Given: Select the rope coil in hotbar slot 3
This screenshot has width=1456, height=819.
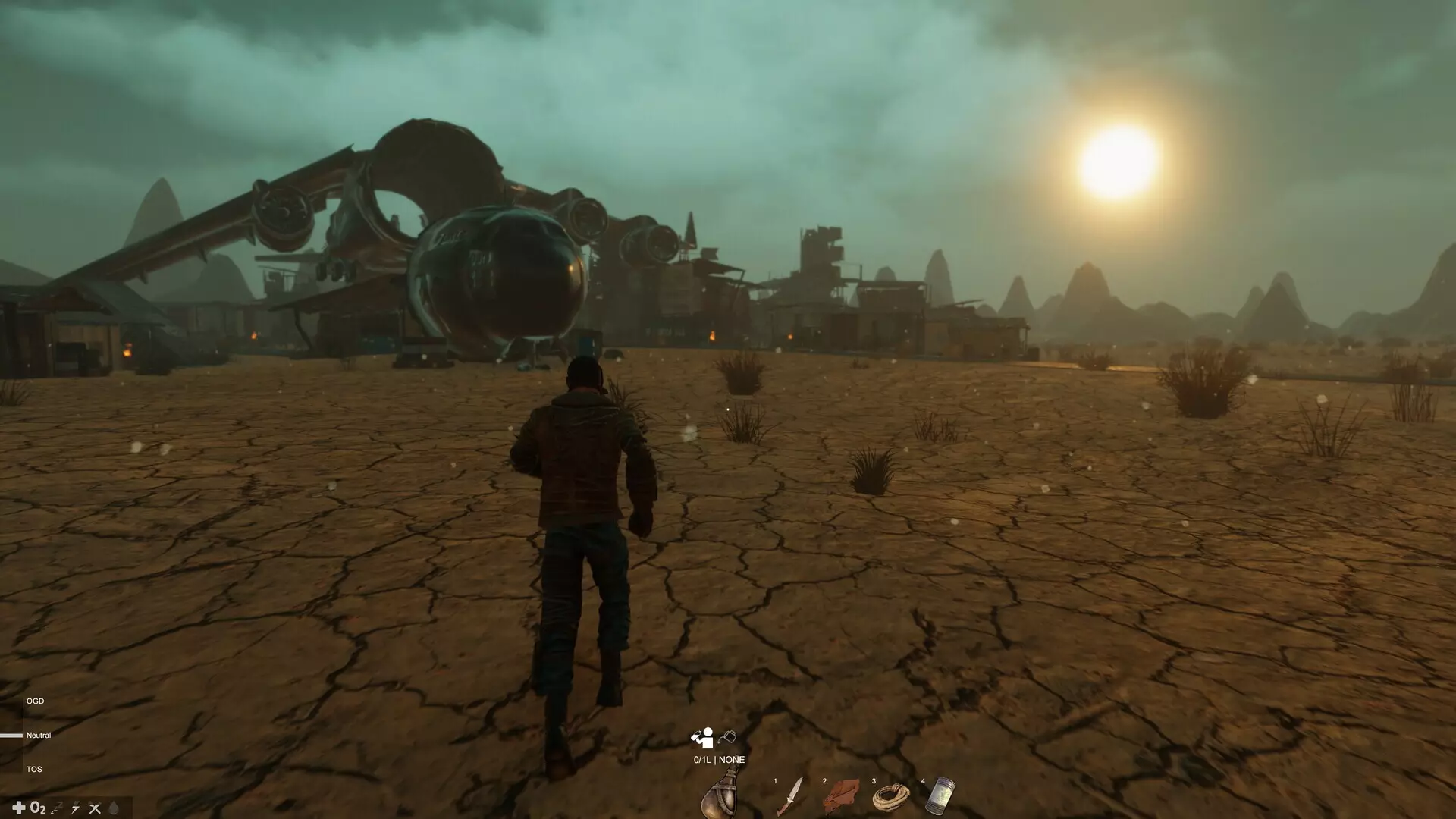Looking at the screenshot, I should (891, 798).
